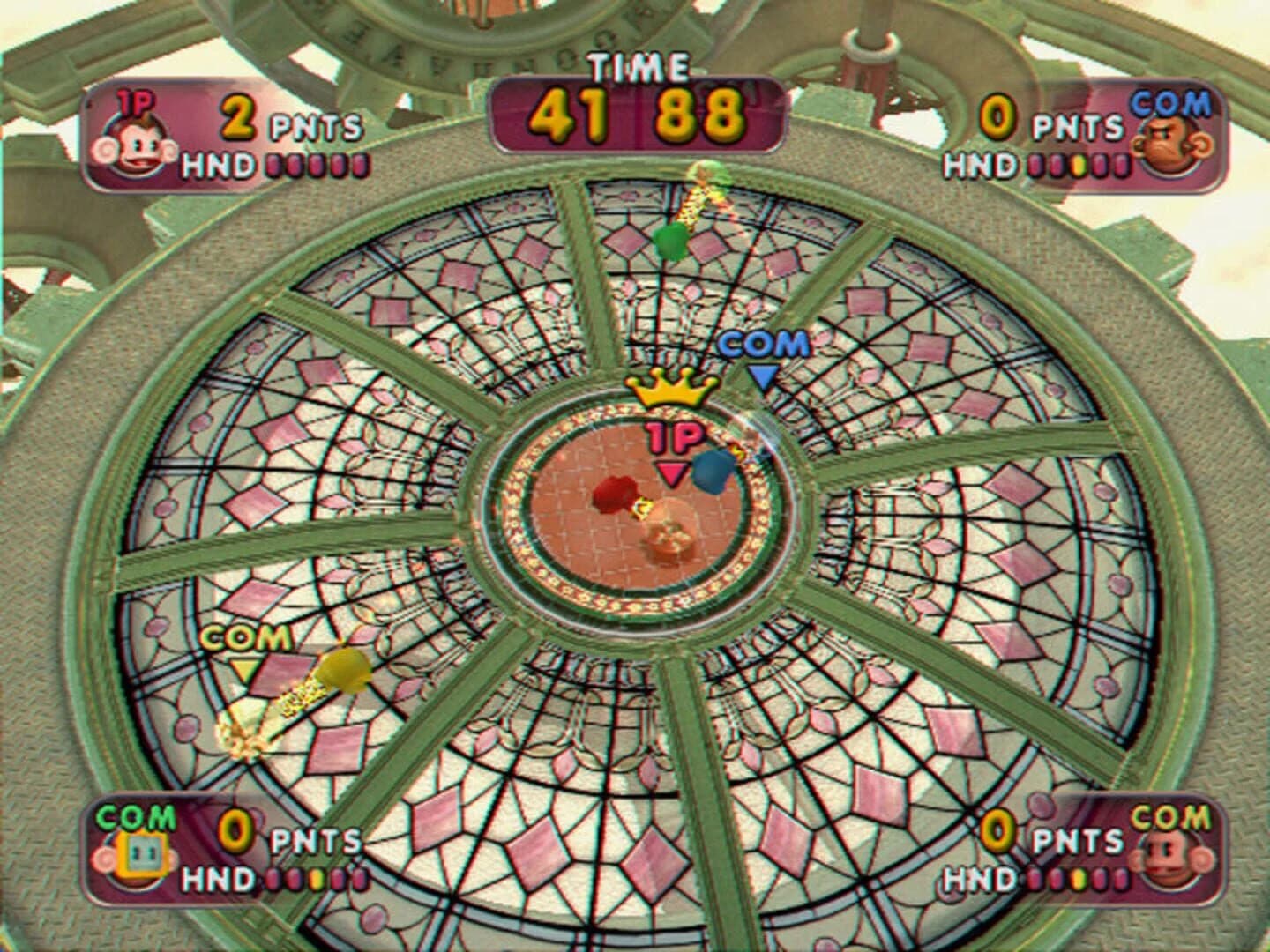
Task: Click the green balloon monkey at the top
Action: 672,238
